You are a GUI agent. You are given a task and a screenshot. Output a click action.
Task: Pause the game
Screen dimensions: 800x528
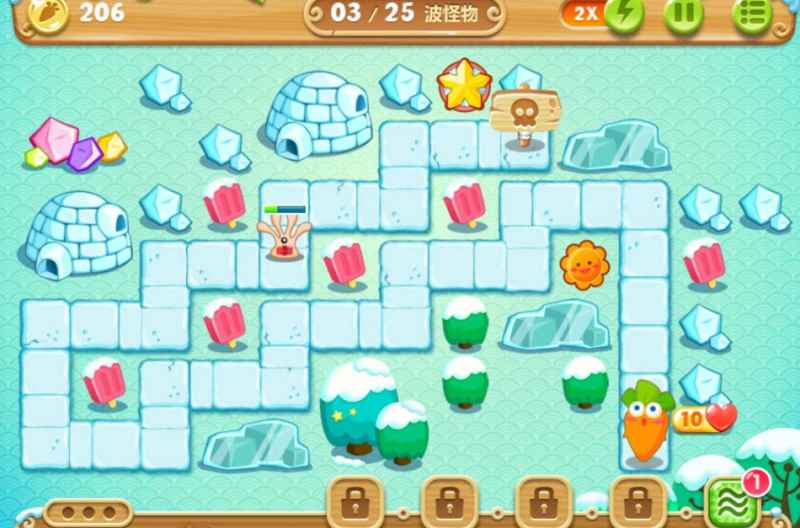click(685, 13)
